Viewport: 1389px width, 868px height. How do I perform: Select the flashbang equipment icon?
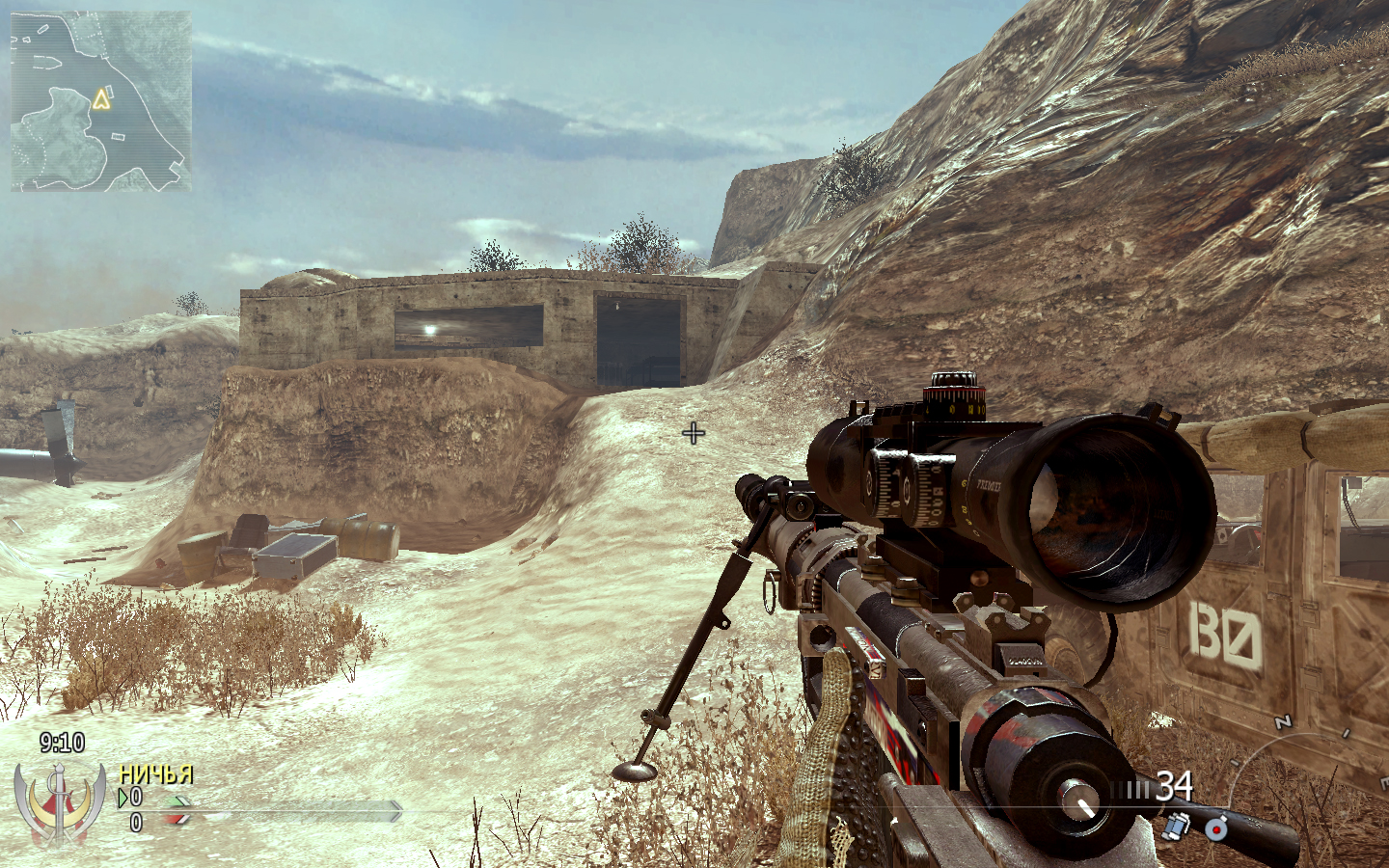[1174, 827]
